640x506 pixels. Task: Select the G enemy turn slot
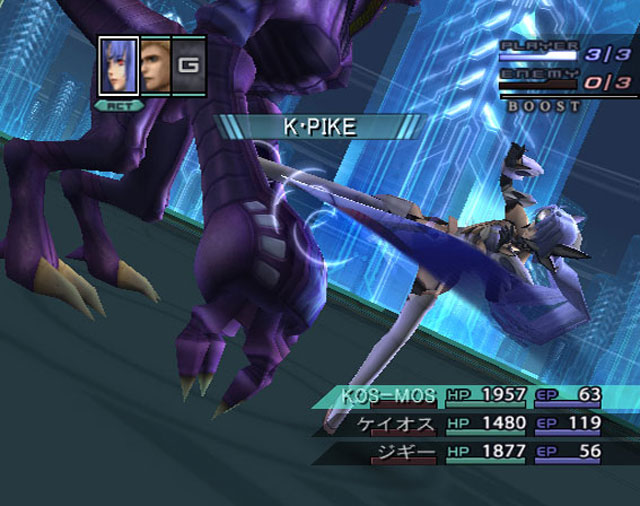click(188, 67)
